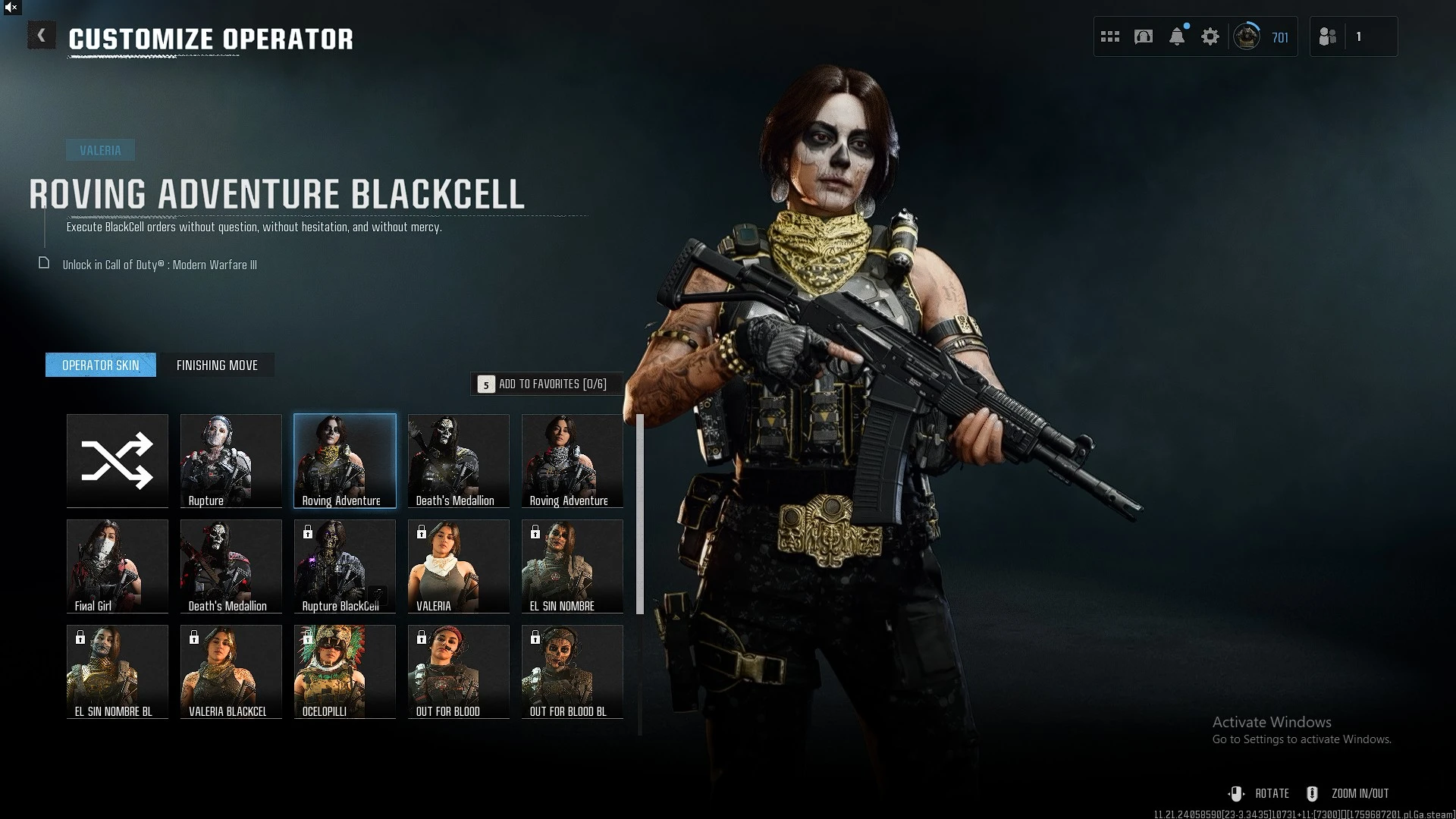Open the party members panel

click(1329, 36)
